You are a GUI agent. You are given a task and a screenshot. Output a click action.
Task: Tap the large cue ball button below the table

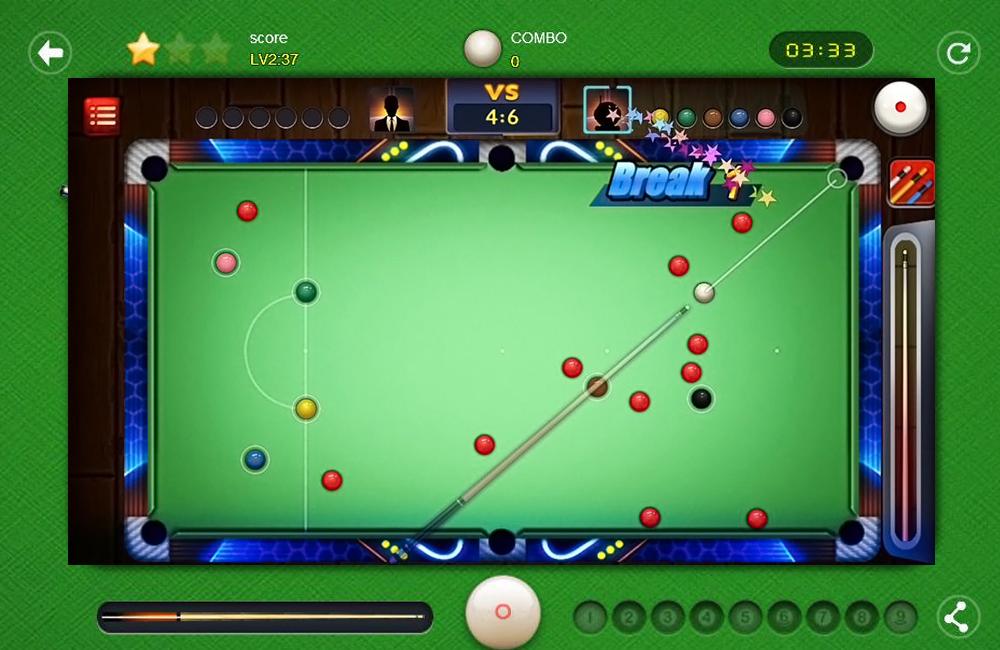coord(503,611)
